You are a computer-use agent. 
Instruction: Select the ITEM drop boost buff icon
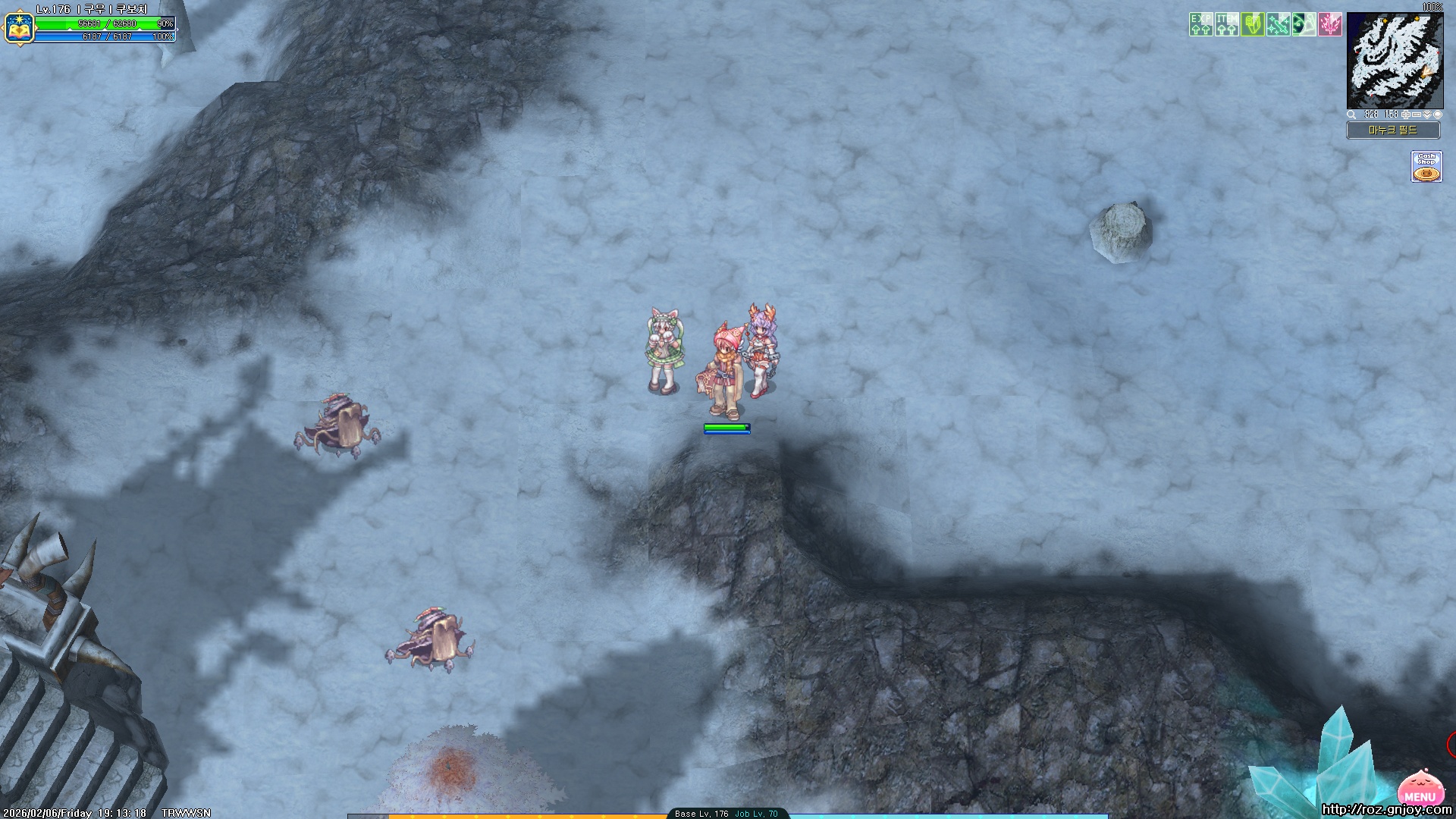click(1226, 24)
